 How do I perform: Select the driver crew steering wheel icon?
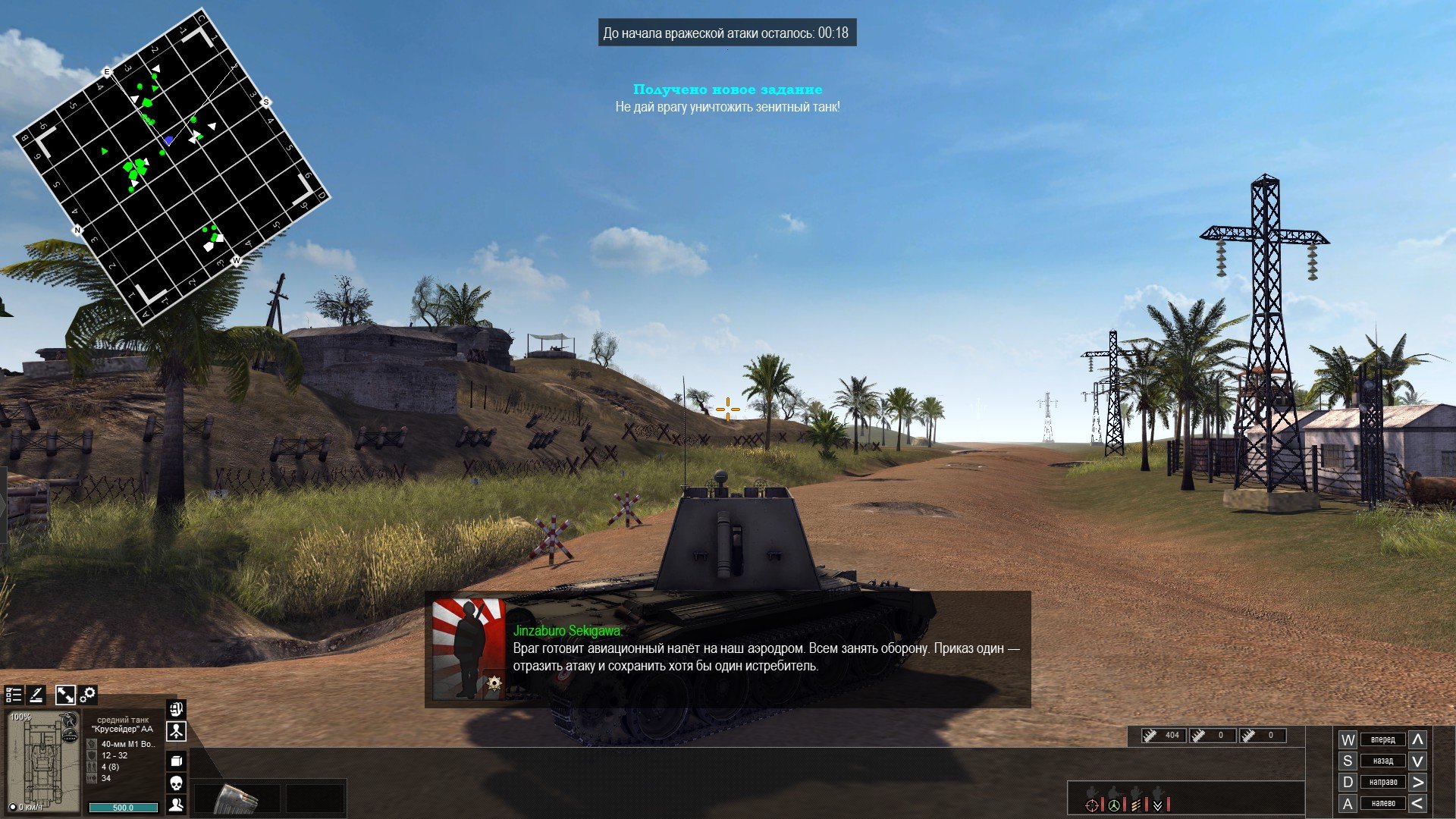tap(1114, 804)
